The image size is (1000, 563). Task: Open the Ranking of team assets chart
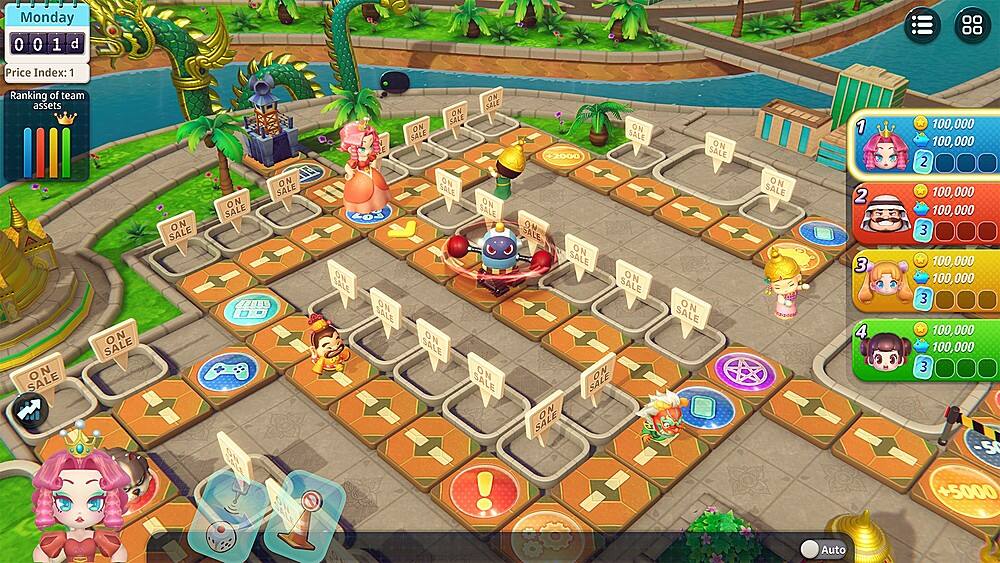[44, 135]
